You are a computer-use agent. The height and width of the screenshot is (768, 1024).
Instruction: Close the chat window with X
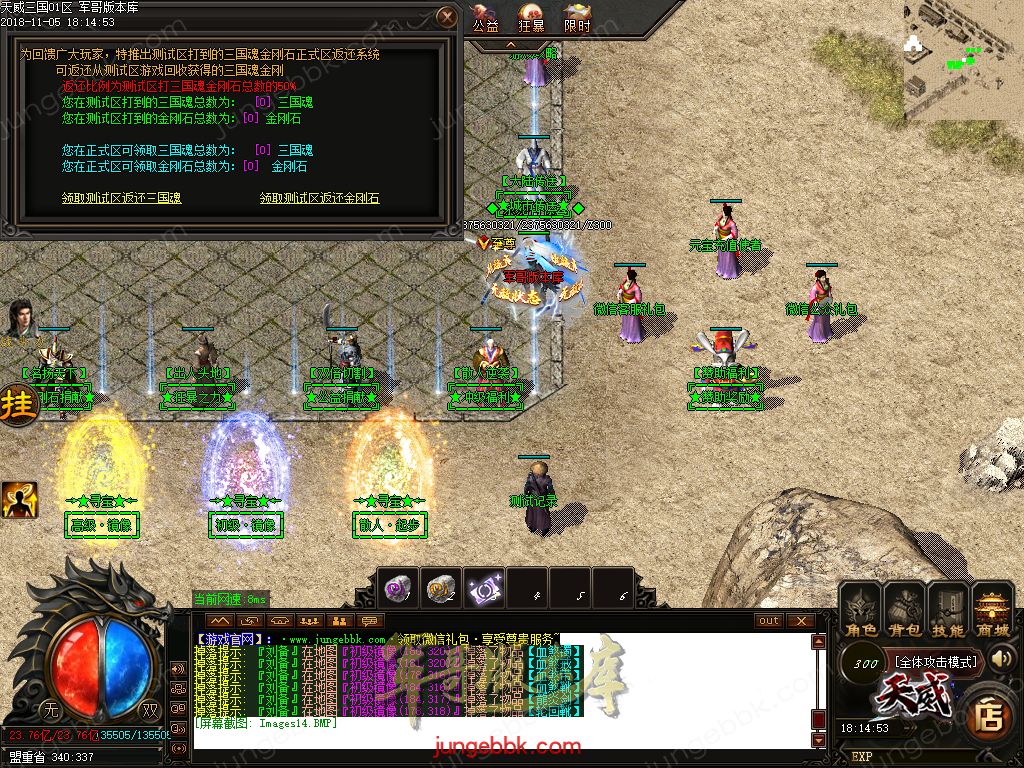[x=801, y=621]
